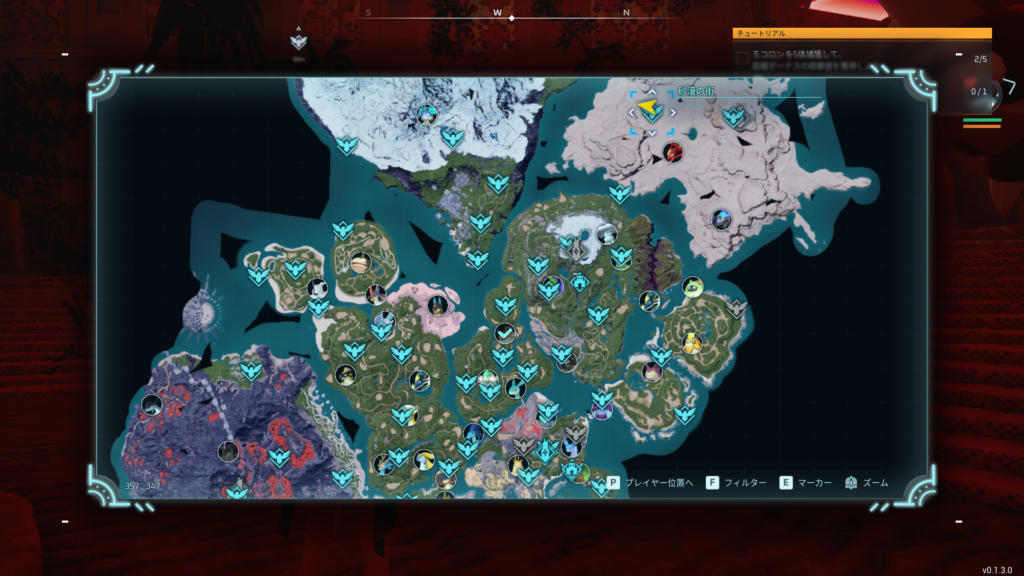The width and height of the screenshot is (1024, 576).
Task: Select the pink Pal boss portrait marker
Action: pos(652,372)
